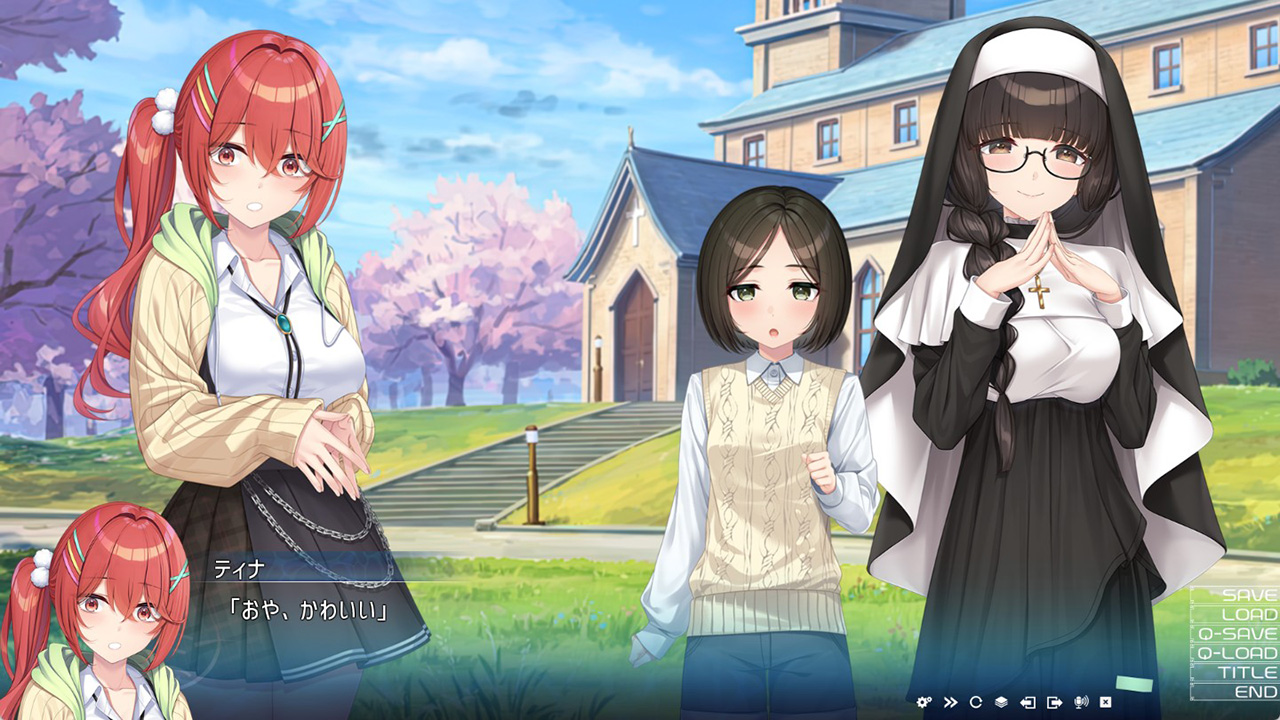Activate skip with the double-arrow icon
Image resolution: width=1280 pixels, height=720 pixels.
coord(950,702)
